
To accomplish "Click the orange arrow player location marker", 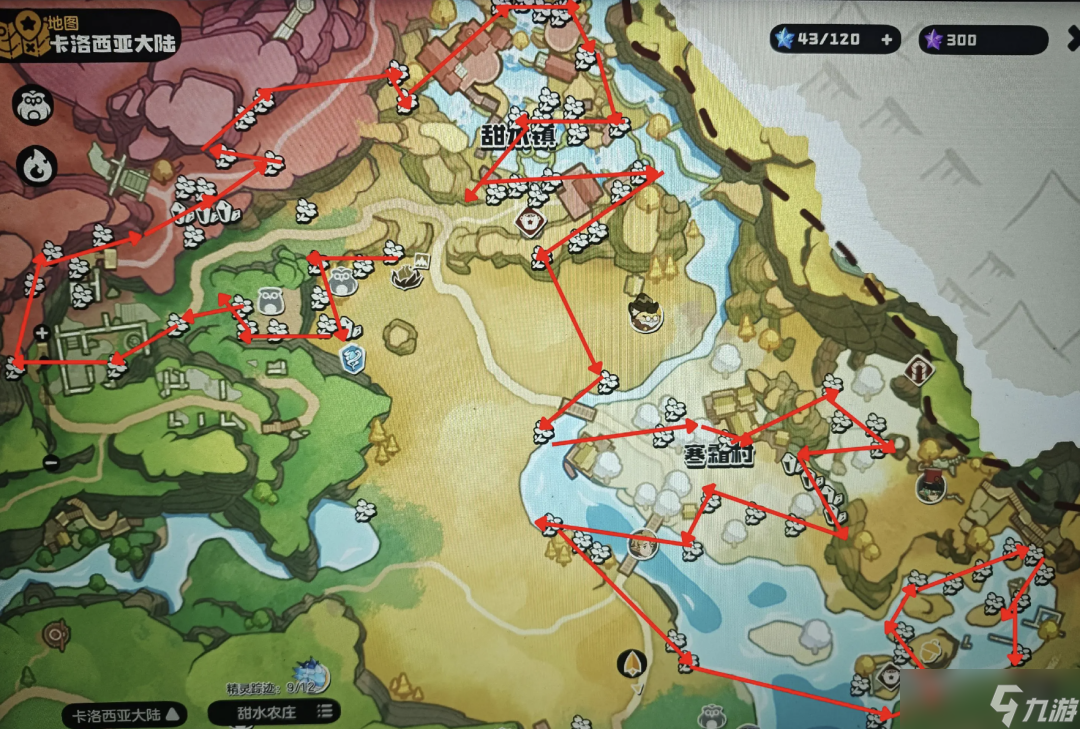I will pos(630,662).
